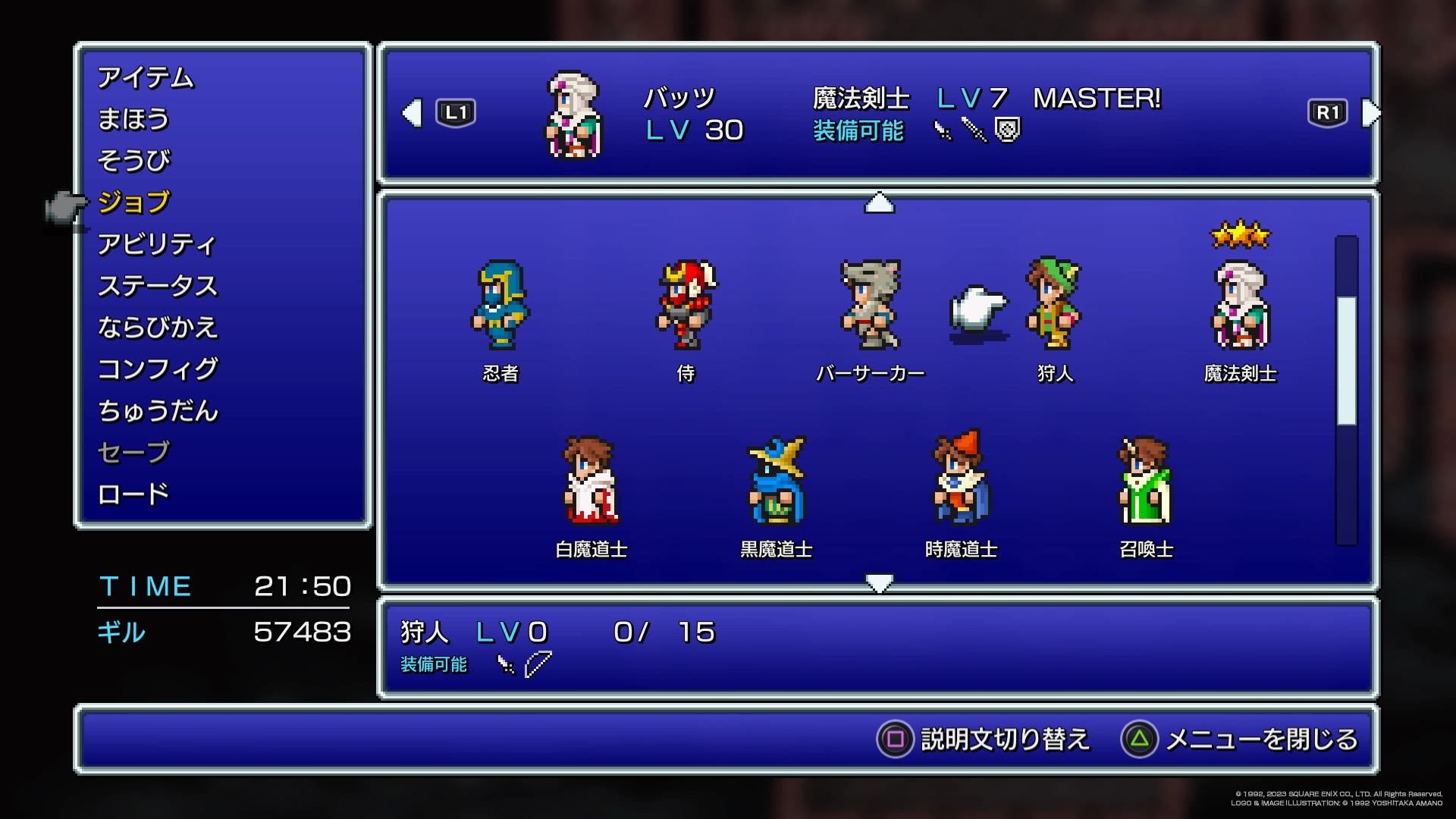Open the アビリティ (Ability) menu
Viewport: 1456px width, 819px height.
pos(157,244)
